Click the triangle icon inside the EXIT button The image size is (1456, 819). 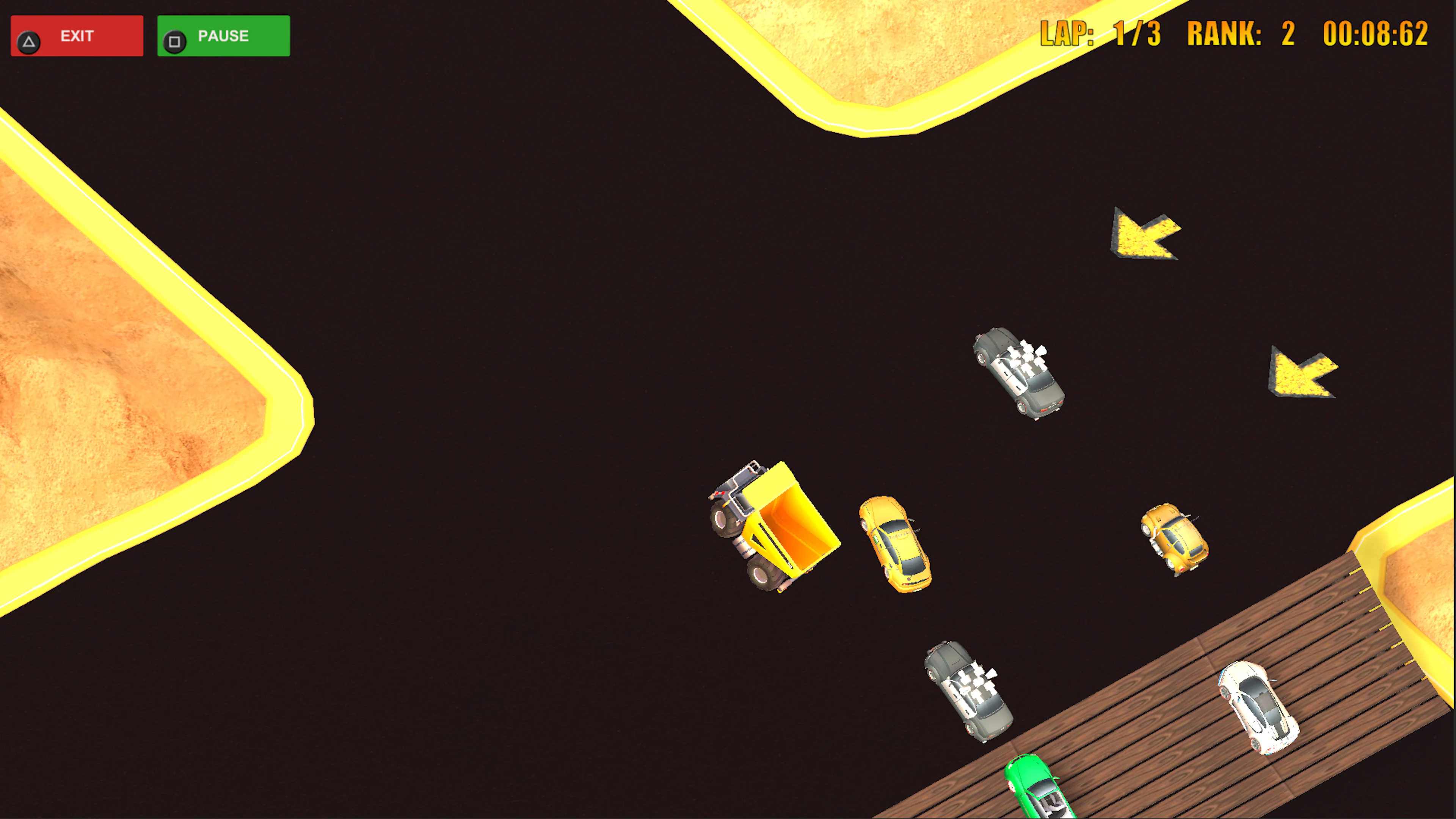point(30,40)
